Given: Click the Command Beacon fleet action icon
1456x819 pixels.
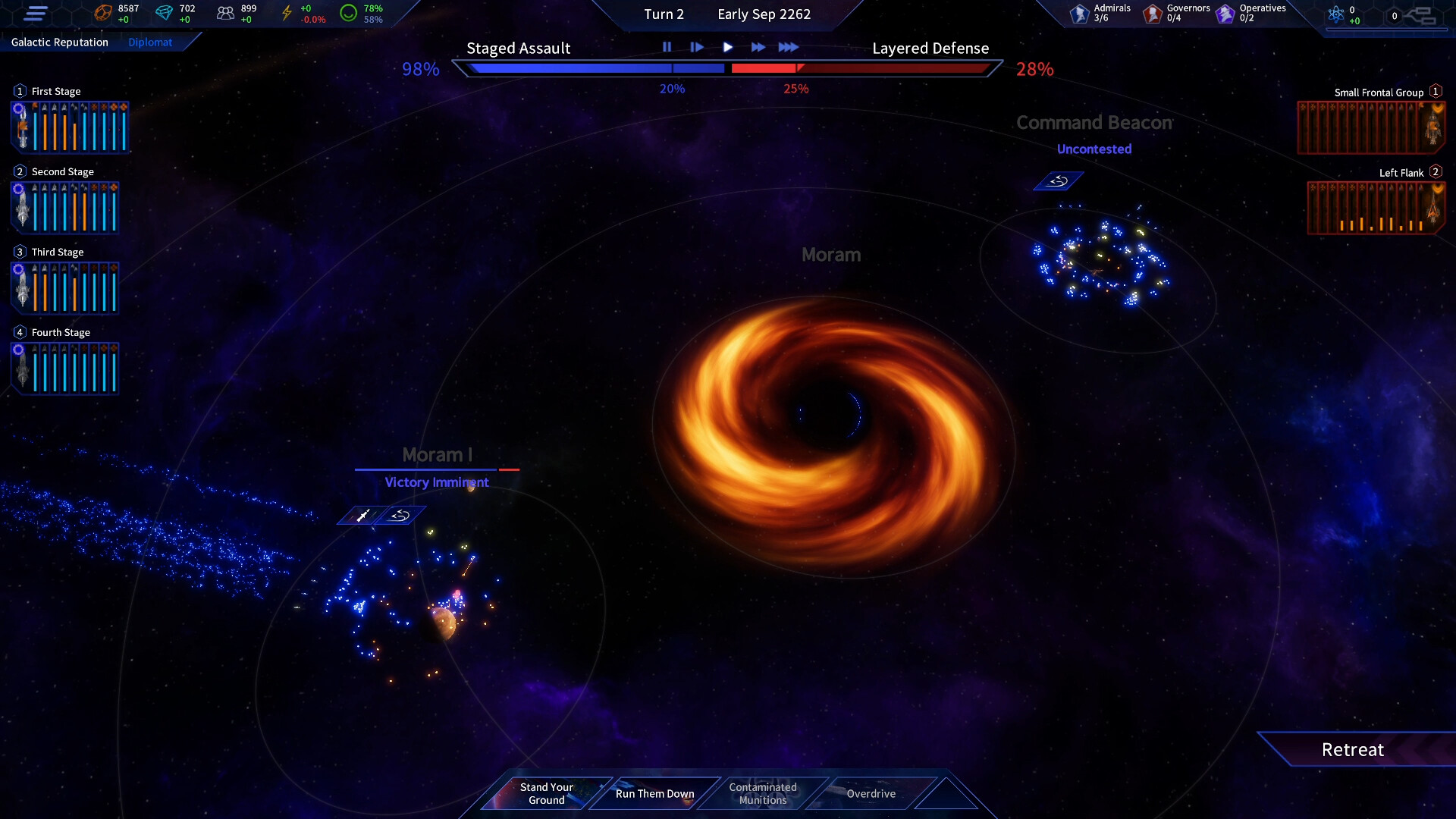Looking at the screenshot, I should pos(1058,180).
